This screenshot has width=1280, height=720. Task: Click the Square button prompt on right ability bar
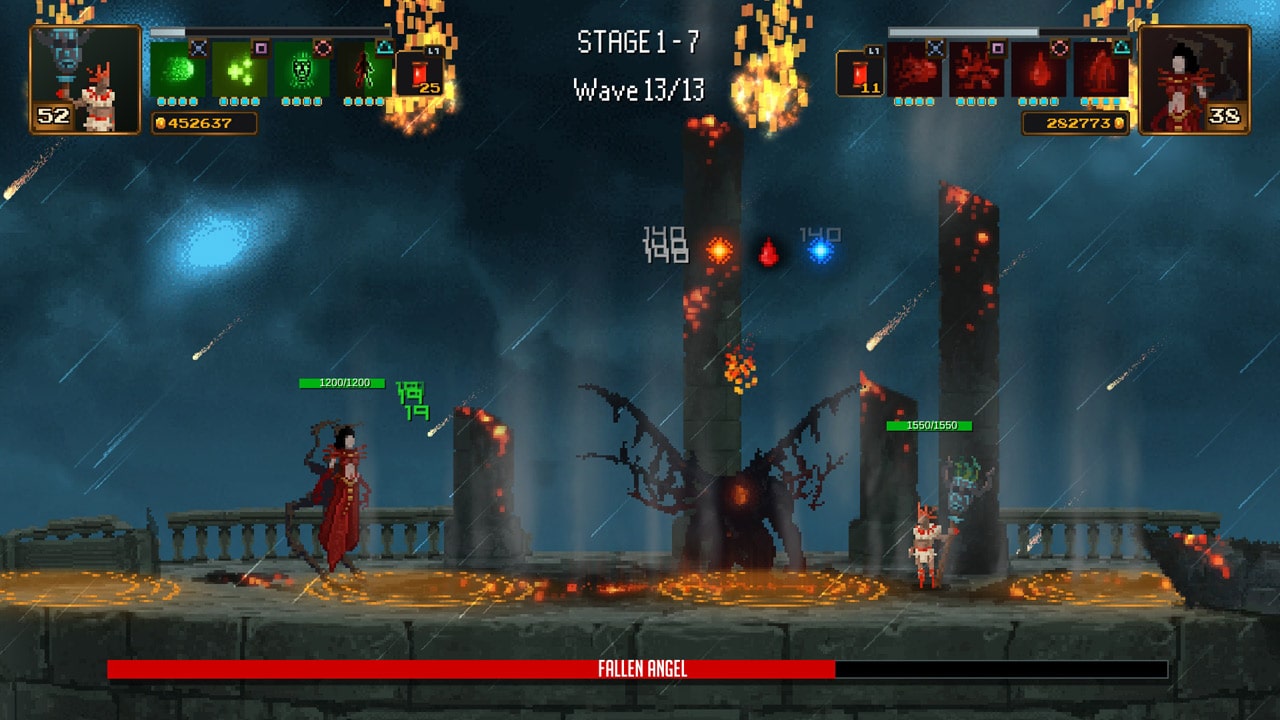[x=998, y=48]
